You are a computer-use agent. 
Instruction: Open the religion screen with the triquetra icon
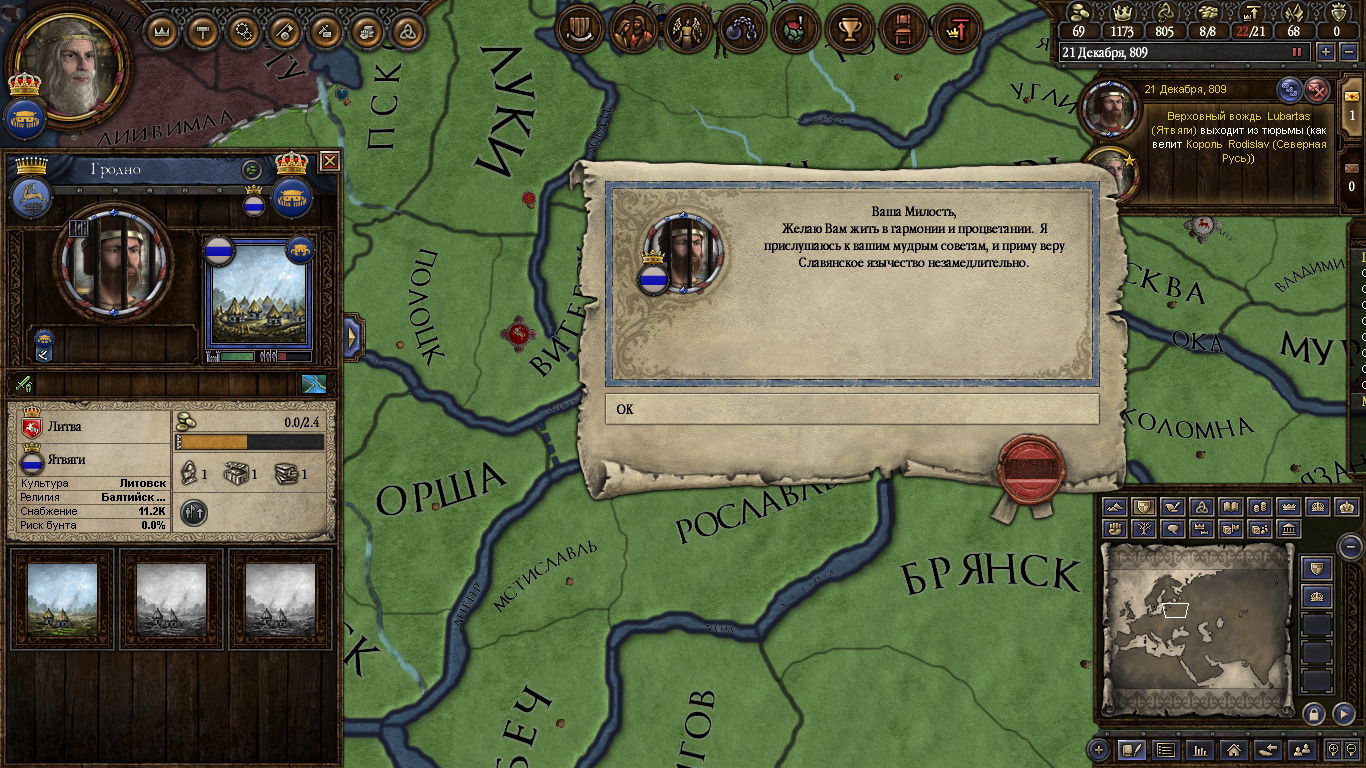(407, 31)
